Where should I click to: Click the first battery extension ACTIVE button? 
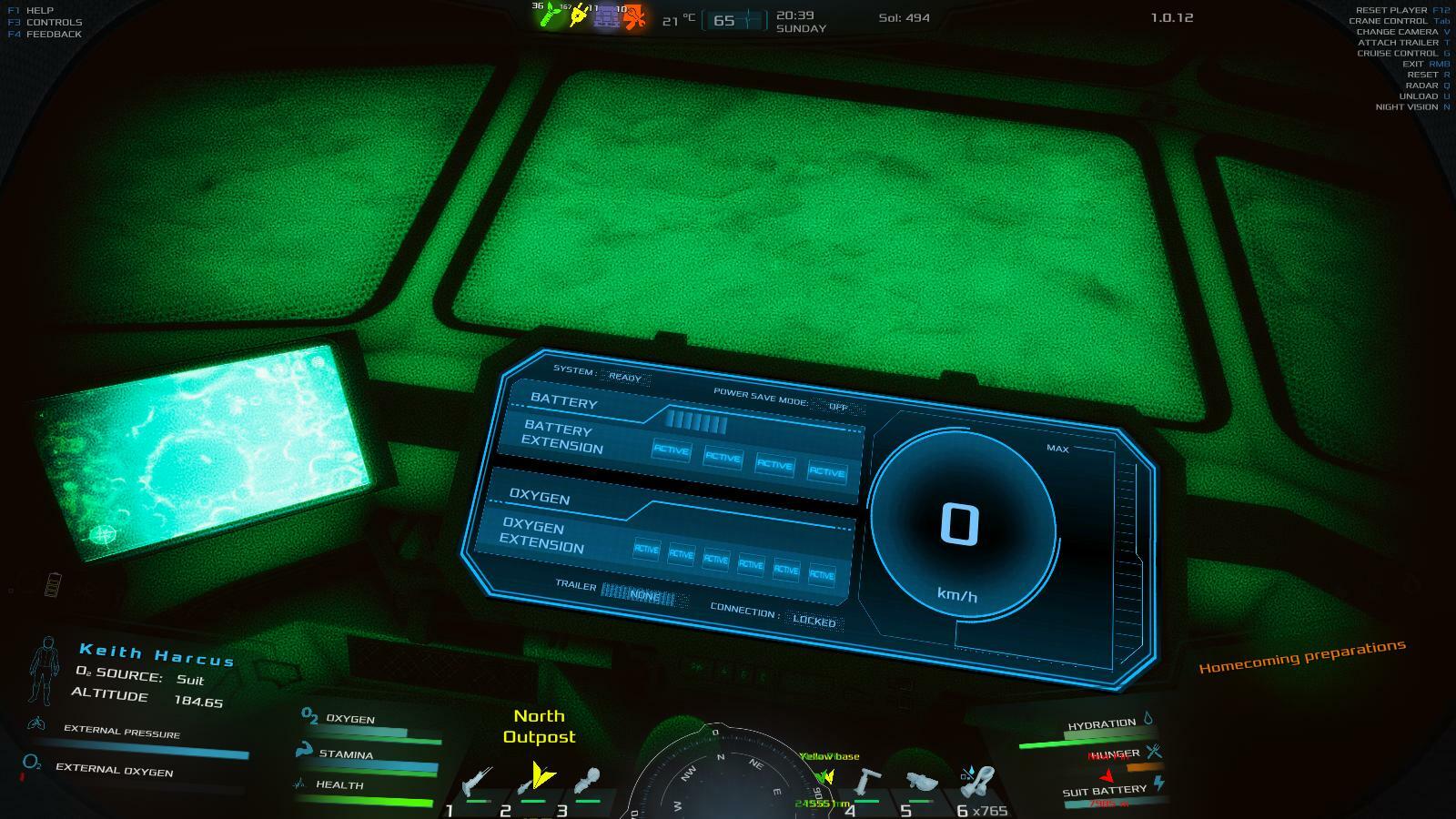[x=671, y=450]
